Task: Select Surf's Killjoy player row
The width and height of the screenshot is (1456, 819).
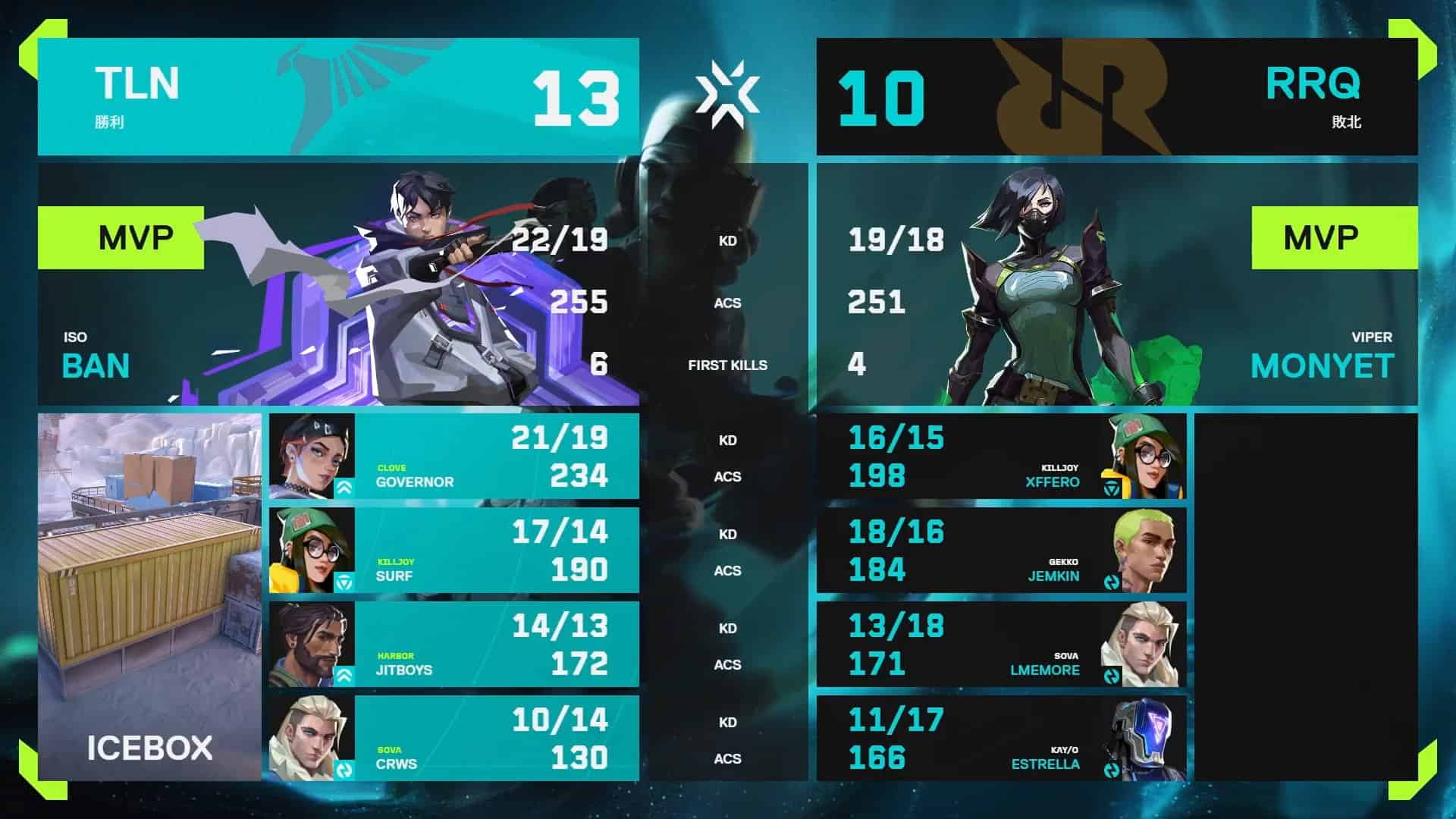Action: 453,551
